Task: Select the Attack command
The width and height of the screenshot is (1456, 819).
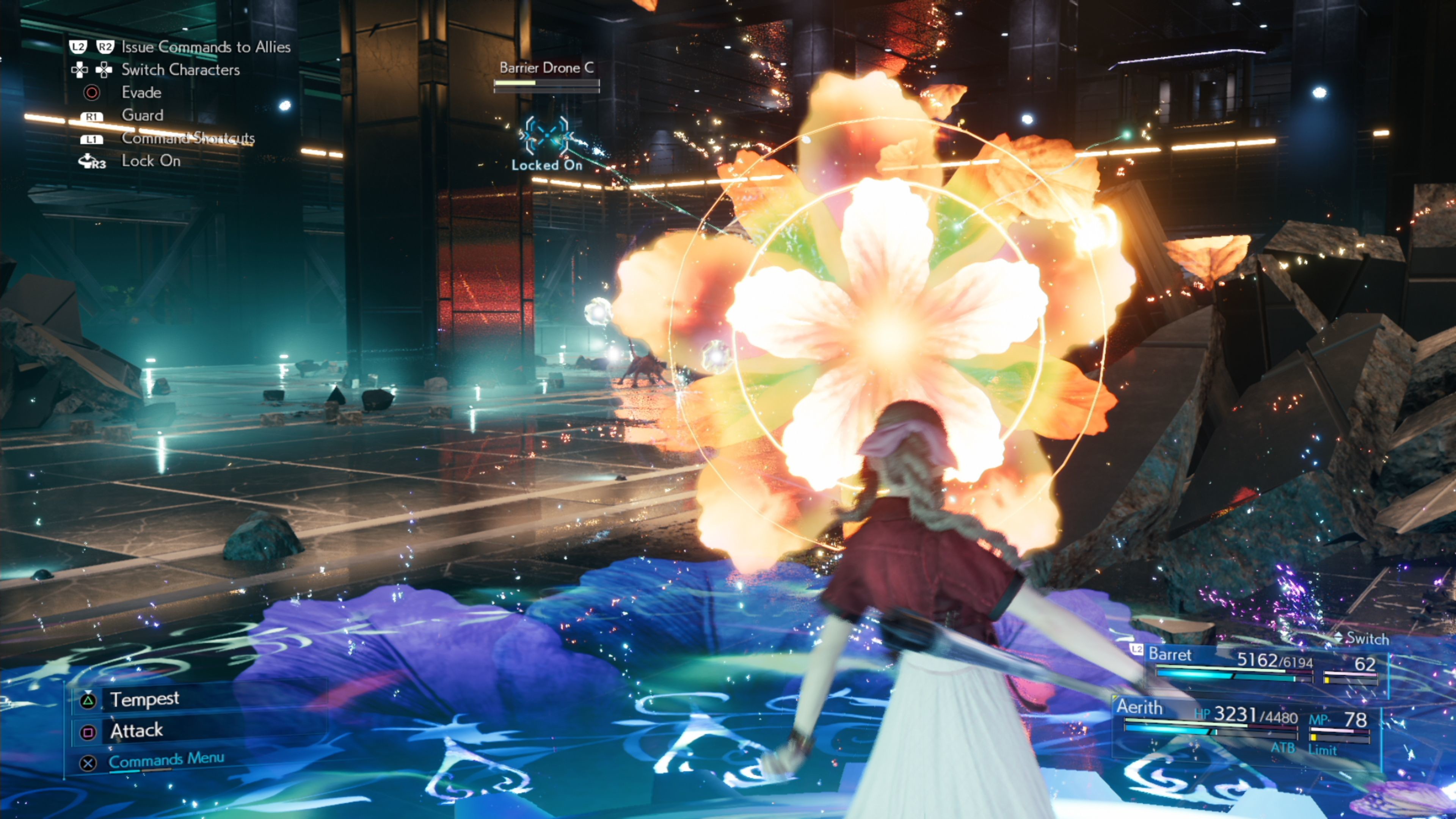Action: point(137,732)
